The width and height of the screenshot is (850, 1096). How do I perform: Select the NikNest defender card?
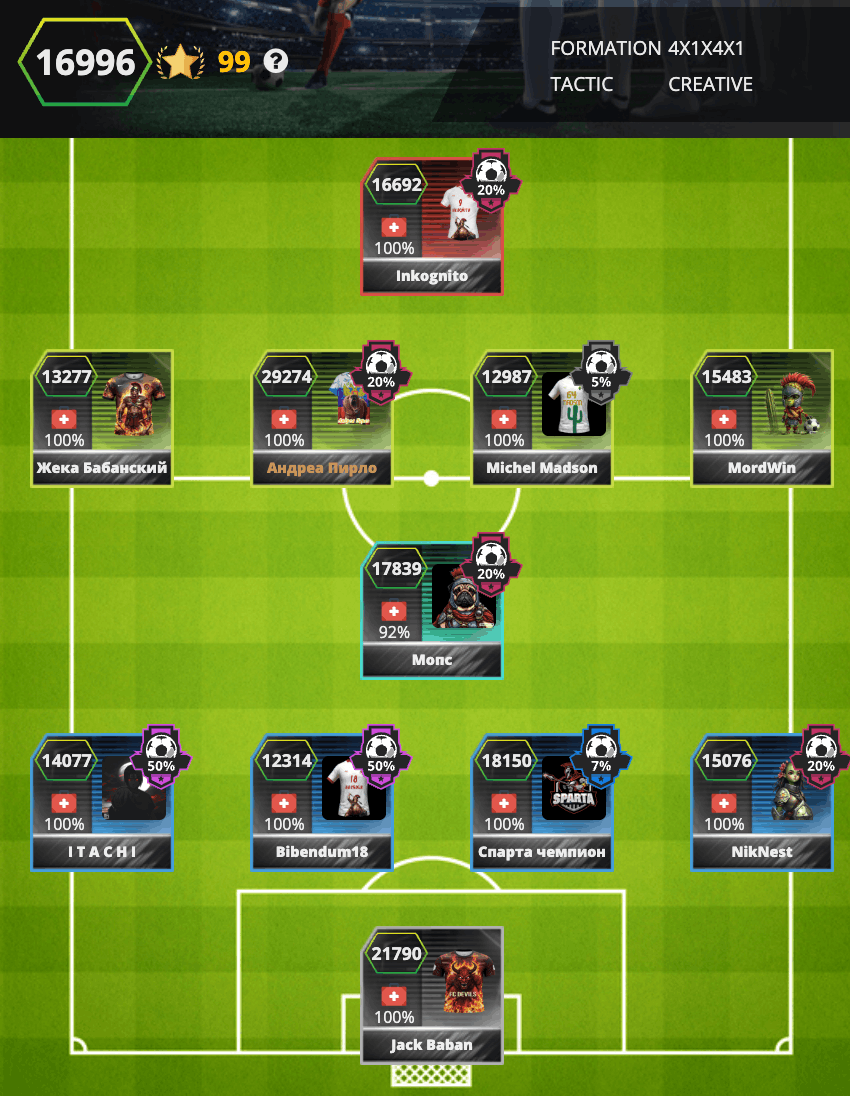click(762, 803)
